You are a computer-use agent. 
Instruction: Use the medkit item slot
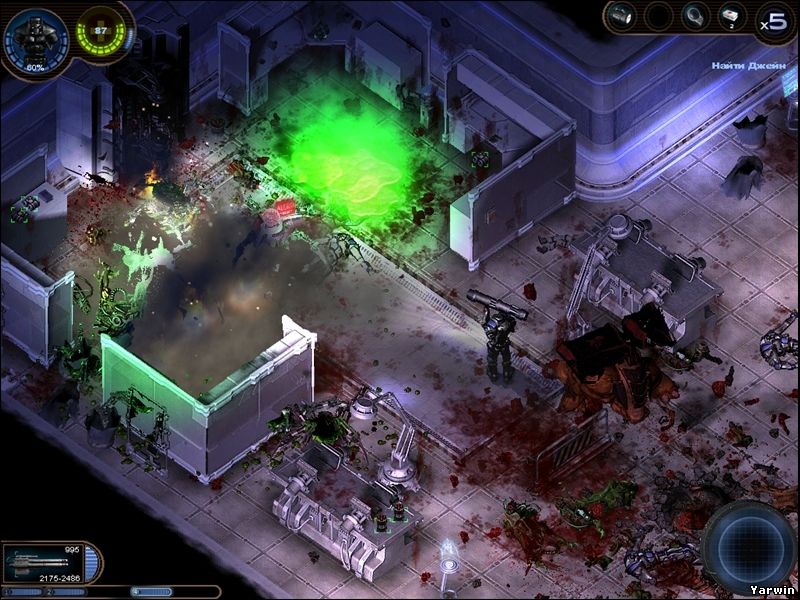point(732,17)
